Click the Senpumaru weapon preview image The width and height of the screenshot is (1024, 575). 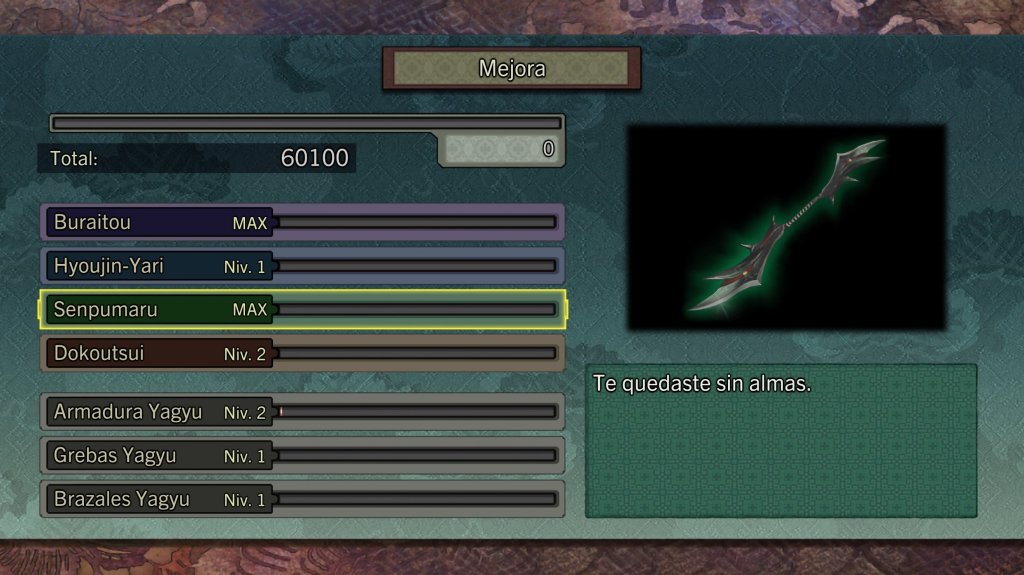click(786, 227)
